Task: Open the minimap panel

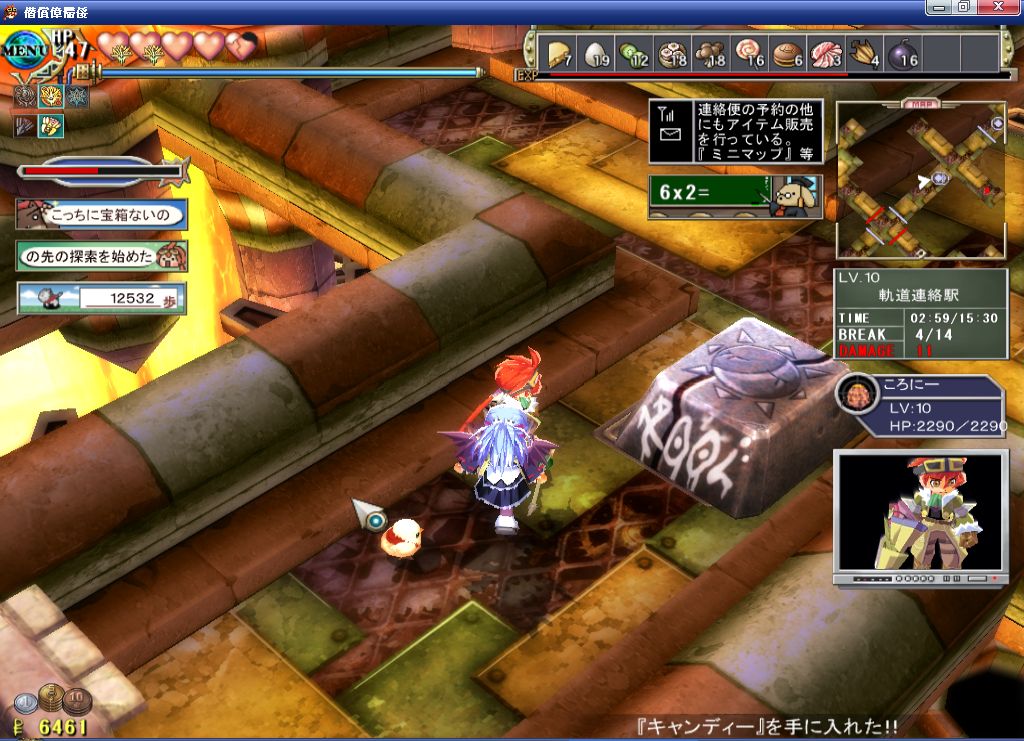Action: coord(921,180)
